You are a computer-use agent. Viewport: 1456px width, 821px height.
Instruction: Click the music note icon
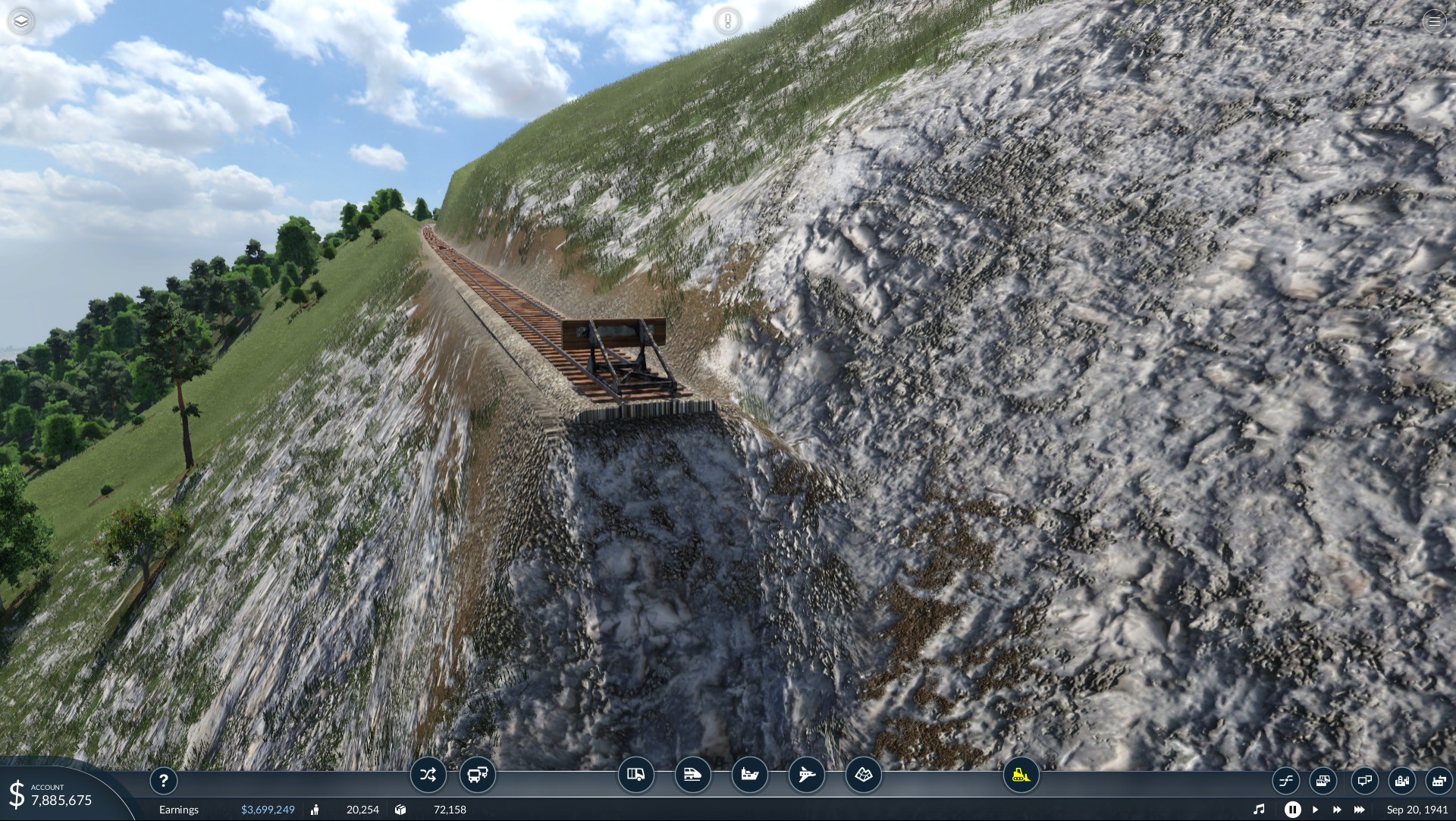click(x=1259, y=810)
